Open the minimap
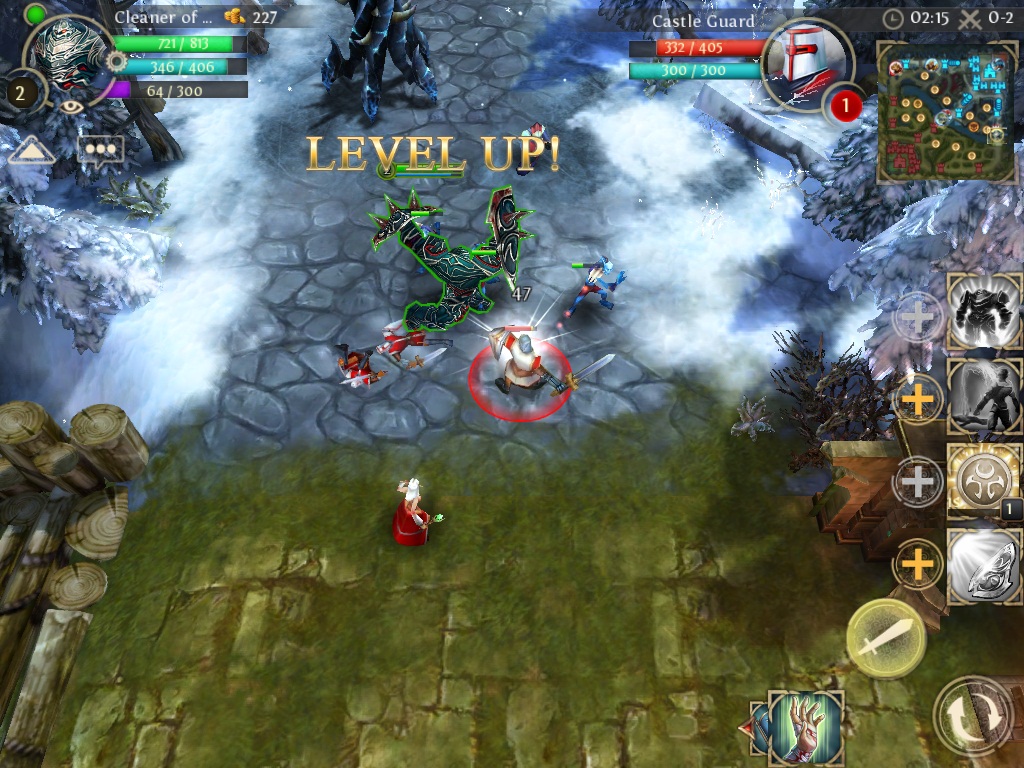 tap(946, 110)
